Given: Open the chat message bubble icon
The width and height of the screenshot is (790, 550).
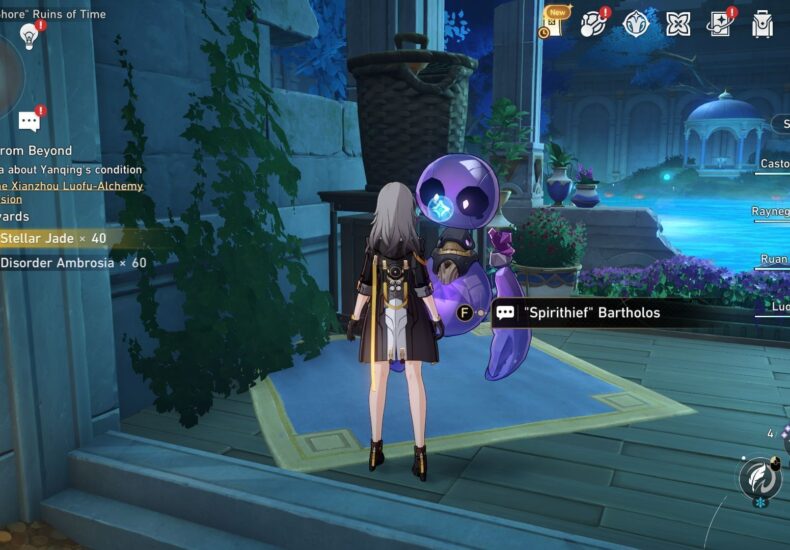Looking at the screenshot, I should [30, 122].
